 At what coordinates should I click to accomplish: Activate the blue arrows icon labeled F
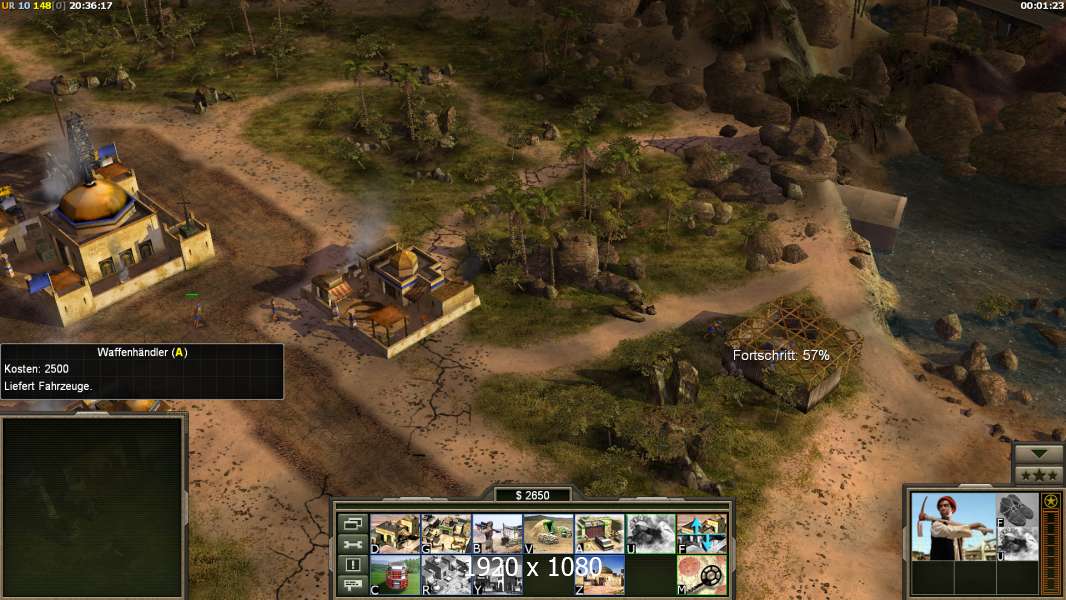coord(702,534)
